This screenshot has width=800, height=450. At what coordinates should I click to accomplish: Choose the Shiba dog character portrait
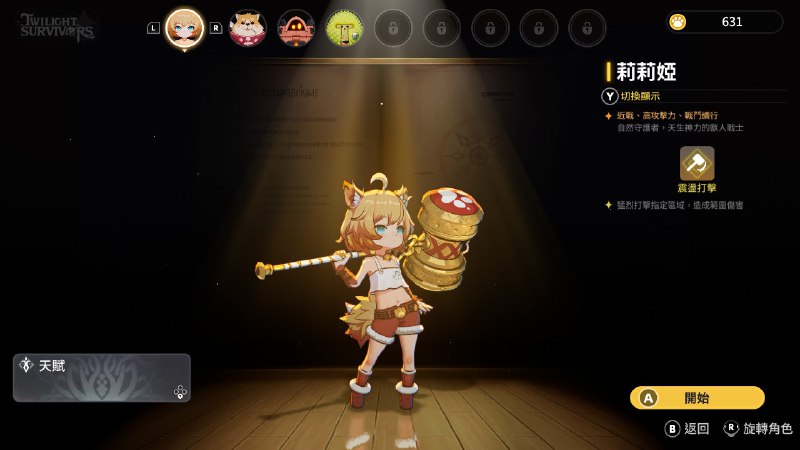[x=247, y=29]
